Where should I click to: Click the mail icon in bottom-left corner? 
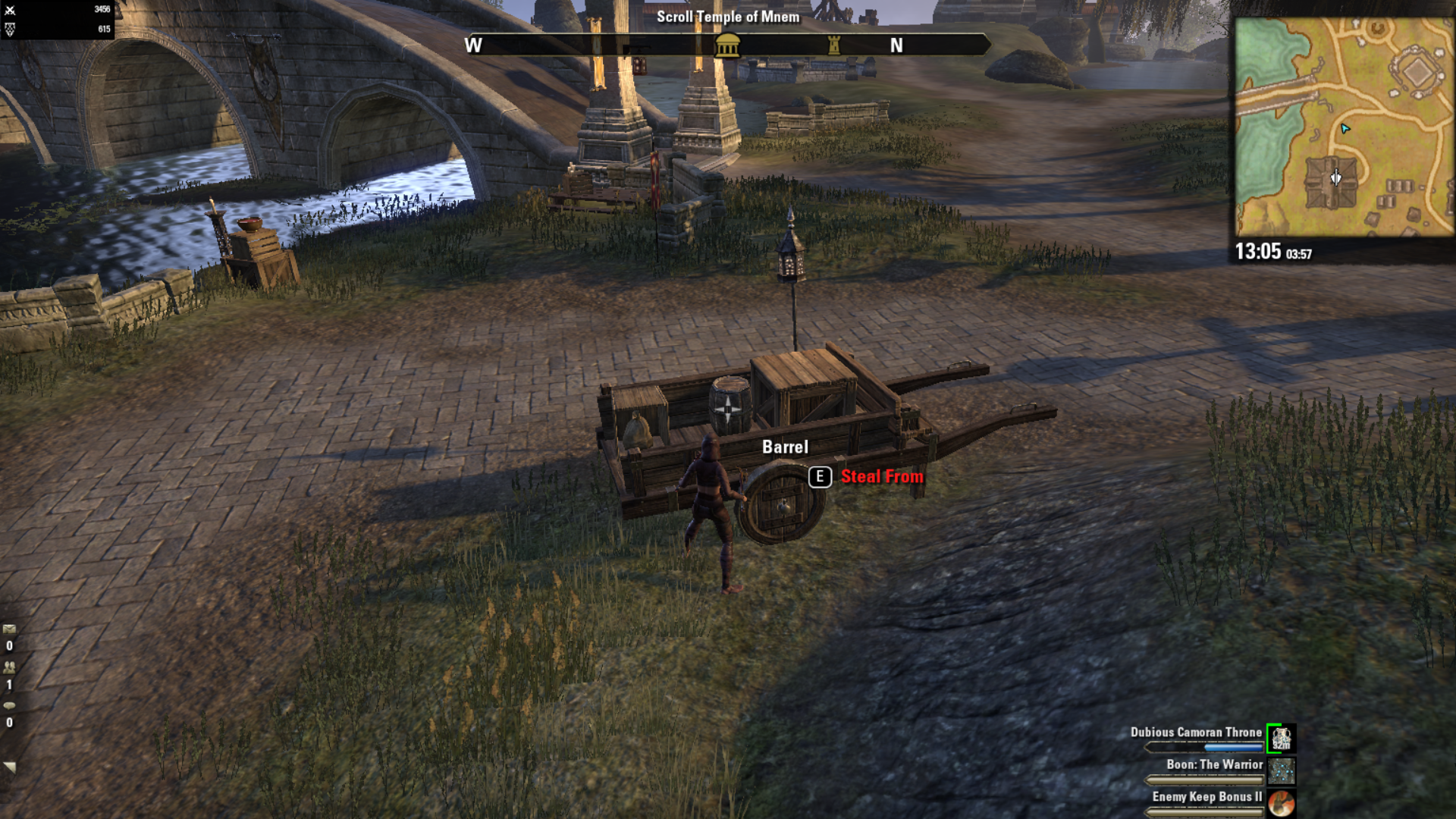[x=9, y=627]
